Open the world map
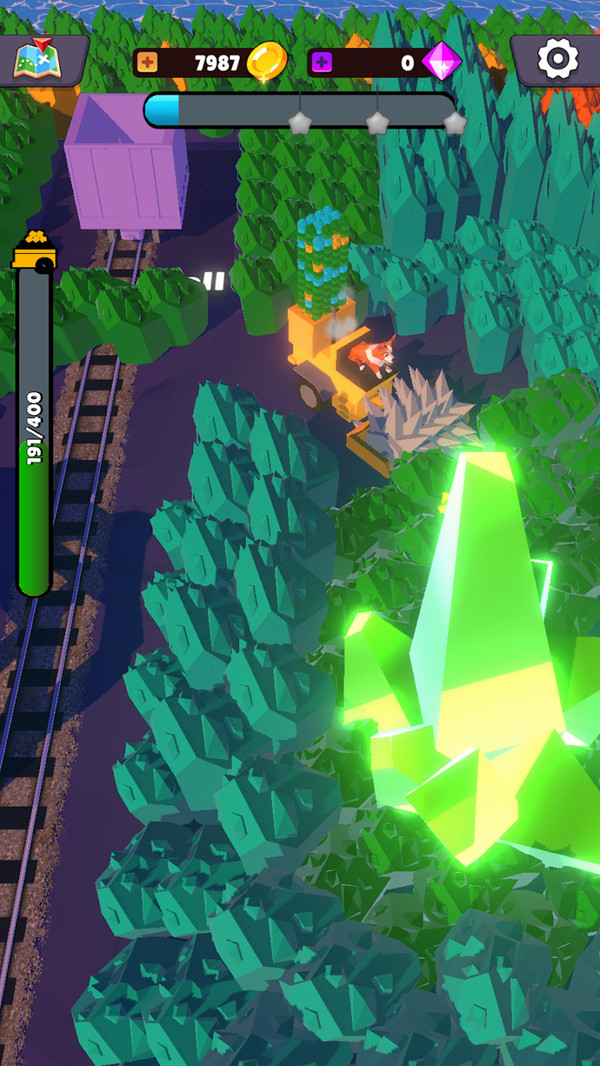Viewport: 600px width, 1066px height. click(37, 60)
